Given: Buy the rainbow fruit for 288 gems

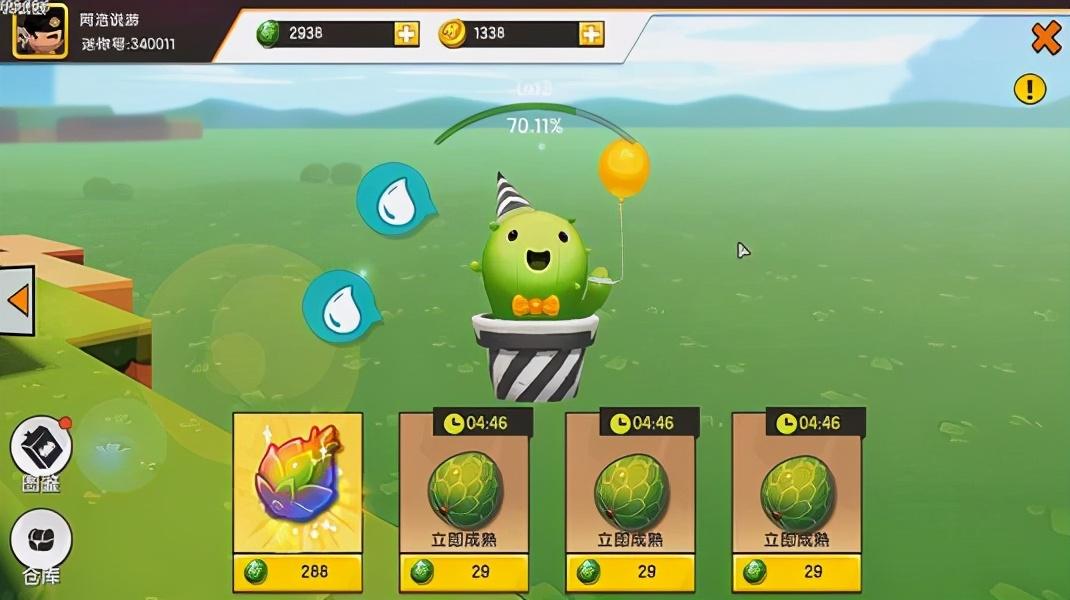Looking at the screenshot, I should (297, 572).
